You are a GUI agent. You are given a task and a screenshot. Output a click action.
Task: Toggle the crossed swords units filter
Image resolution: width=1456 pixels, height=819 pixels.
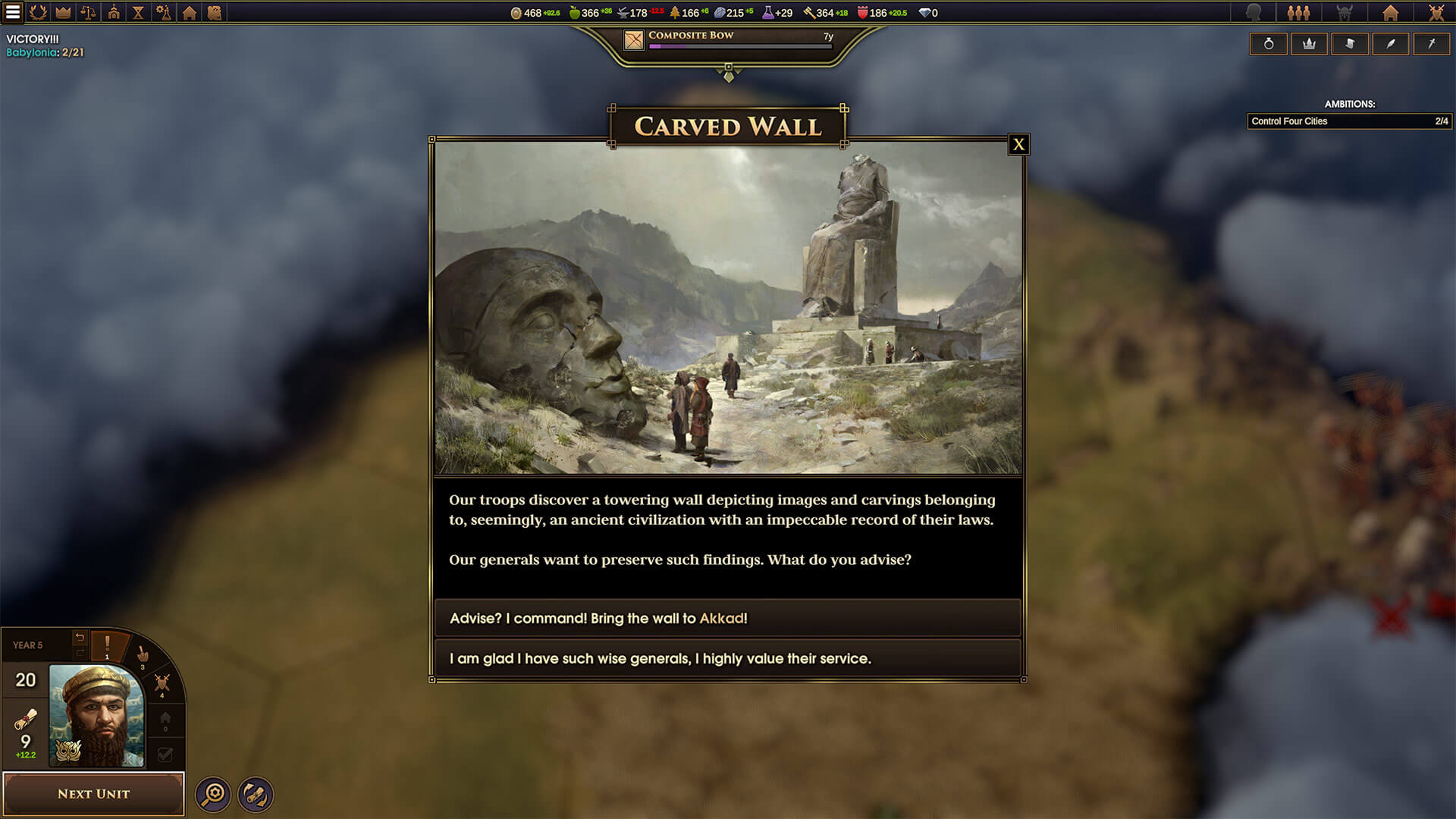162,682
